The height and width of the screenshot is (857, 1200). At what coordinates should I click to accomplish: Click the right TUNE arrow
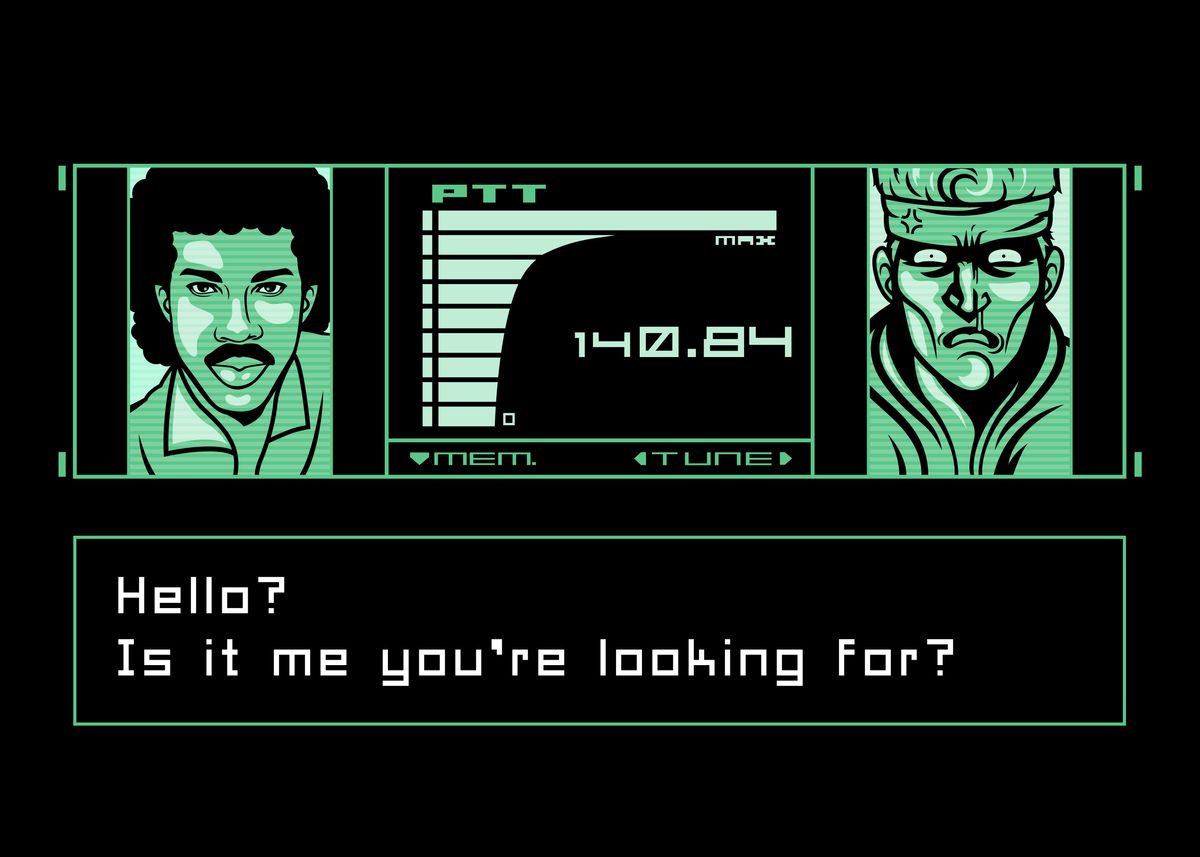tap(785, 459)
